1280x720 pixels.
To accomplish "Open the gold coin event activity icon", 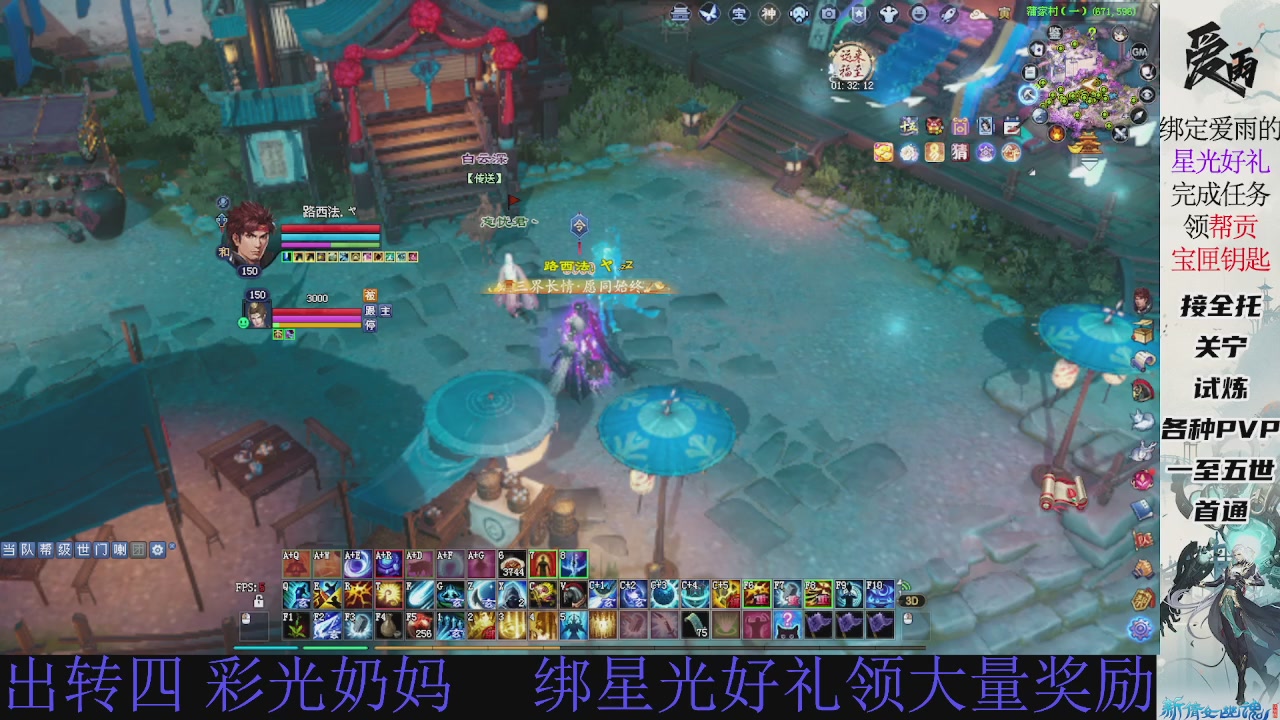I will point(883,151).
